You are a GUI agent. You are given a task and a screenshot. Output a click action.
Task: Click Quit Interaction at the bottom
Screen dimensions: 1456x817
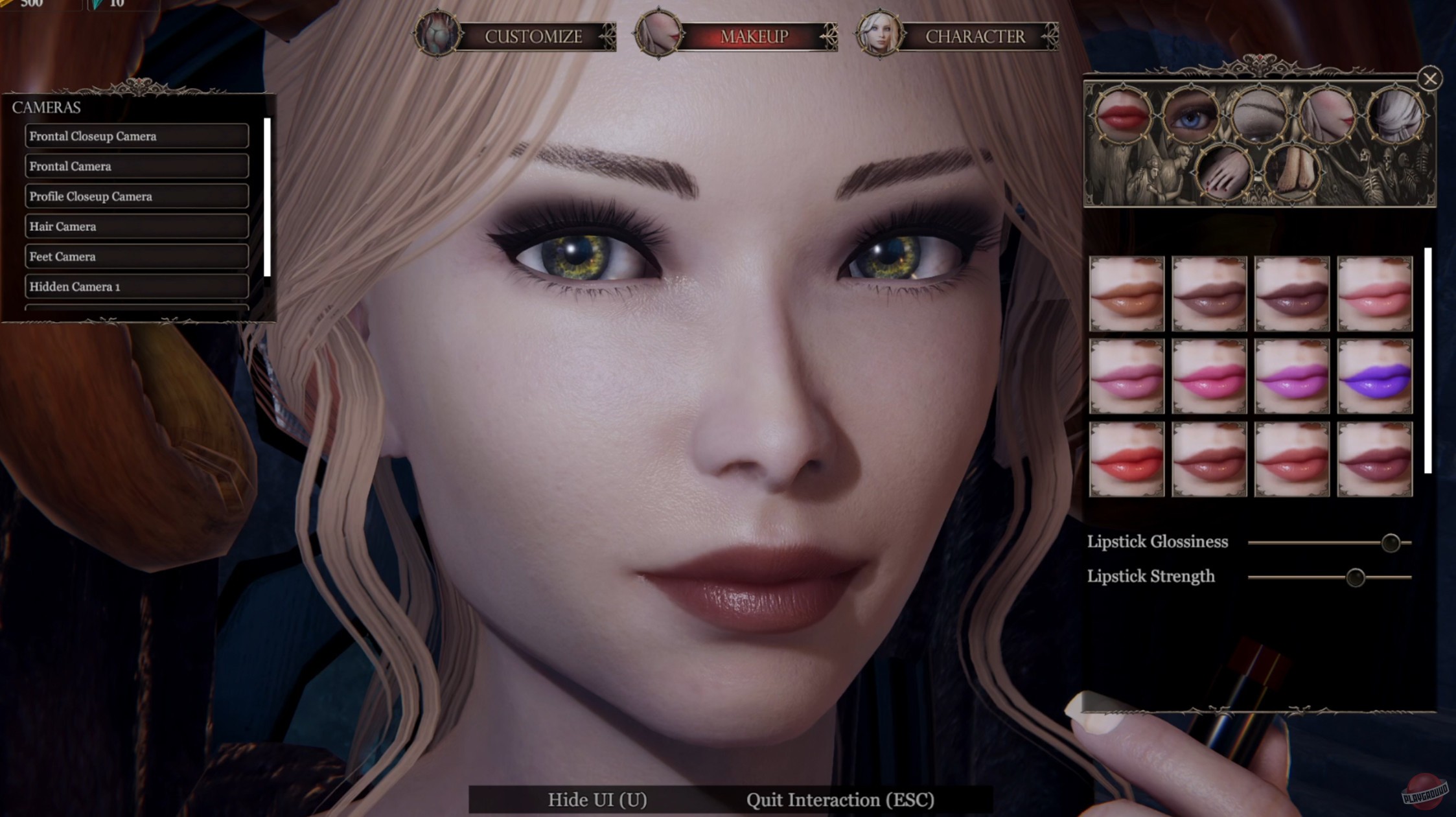[840, 800]
